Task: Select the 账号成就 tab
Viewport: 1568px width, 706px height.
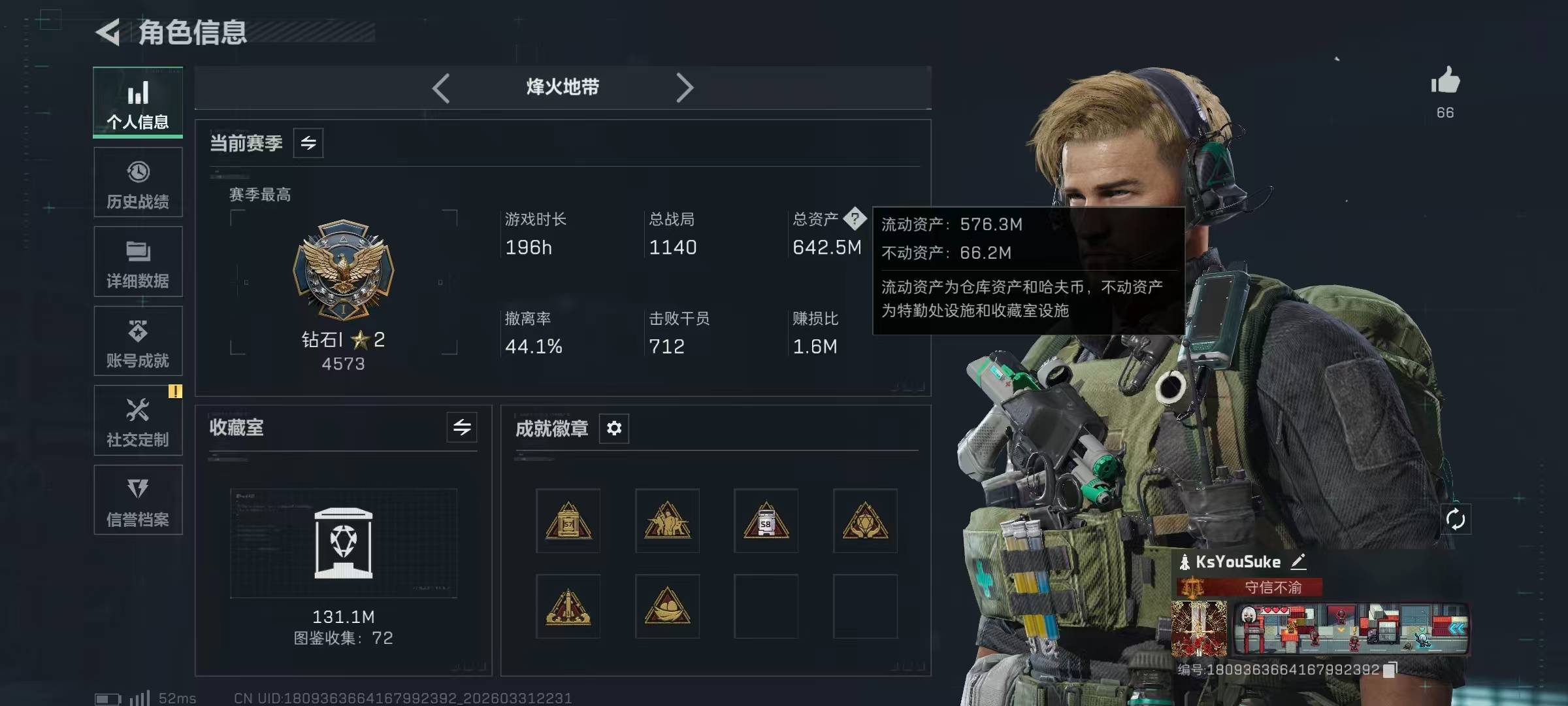Action: coord(138,341)
